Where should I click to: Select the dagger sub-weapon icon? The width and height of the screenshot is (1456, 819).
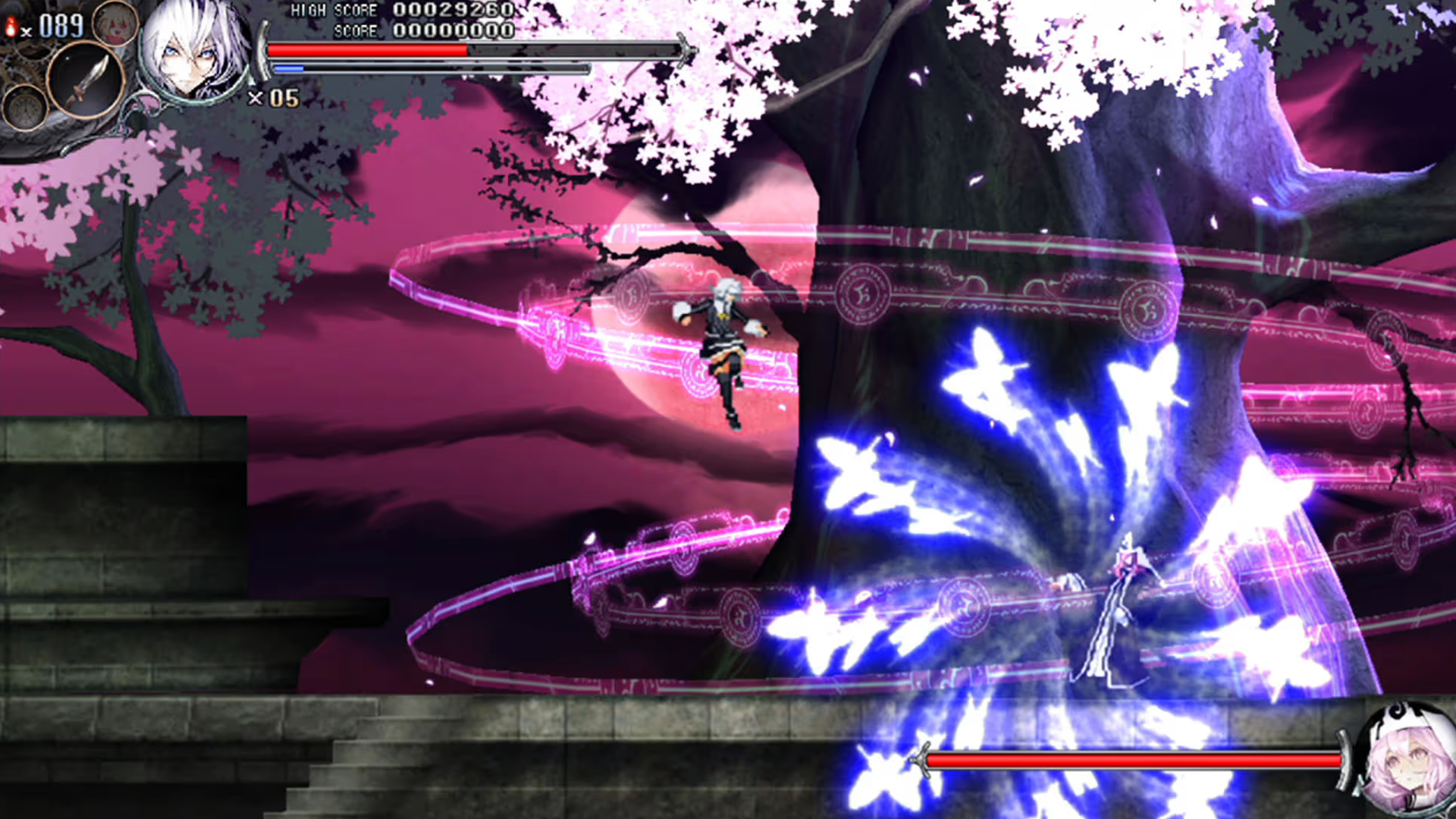point(85,81)
